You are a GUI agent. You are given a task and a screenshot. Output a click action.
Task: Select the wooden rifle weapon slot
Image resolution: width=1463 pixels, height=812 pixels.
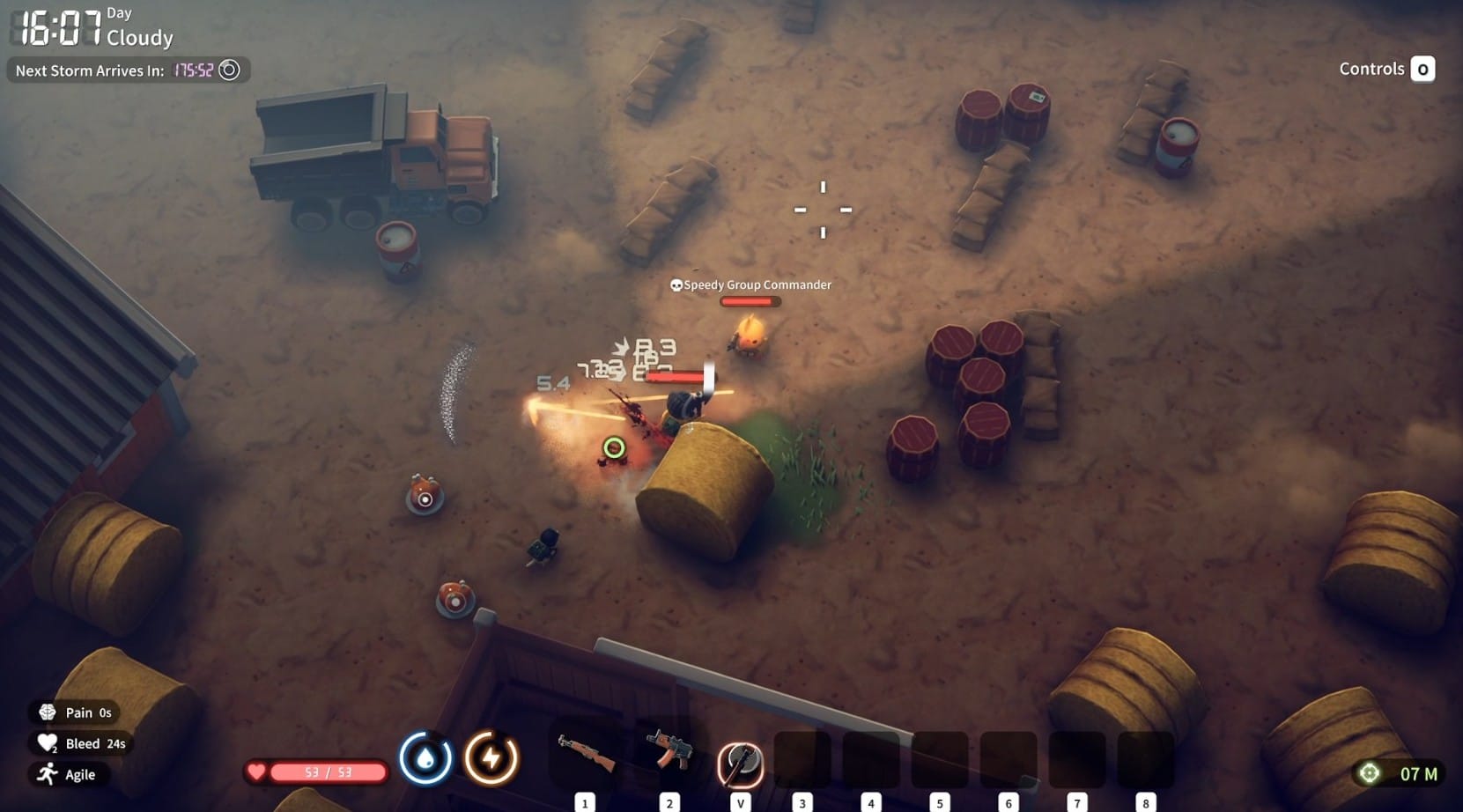586,756
